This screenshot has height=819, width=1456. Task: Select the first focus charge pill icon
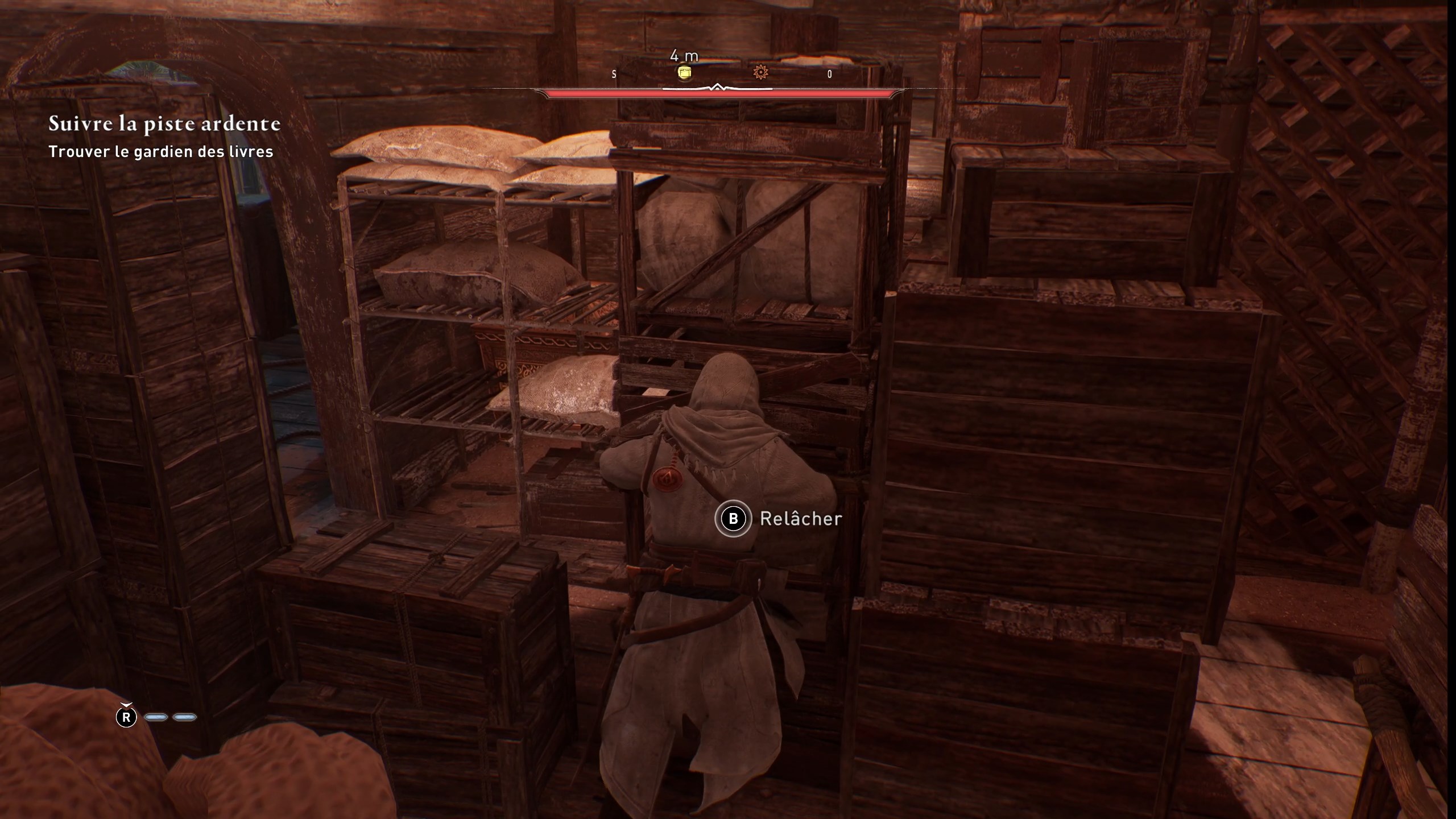click(156, 717)
